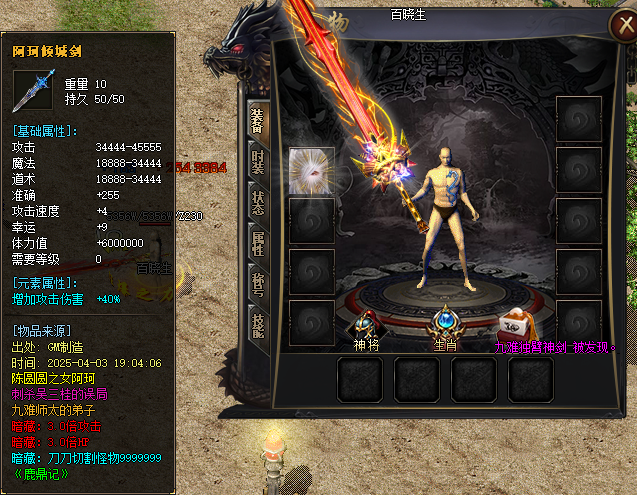The height and width of the screenshot is (495, 637).
Task: Show the 状态 status tab
Action: (x=257, y=201)
